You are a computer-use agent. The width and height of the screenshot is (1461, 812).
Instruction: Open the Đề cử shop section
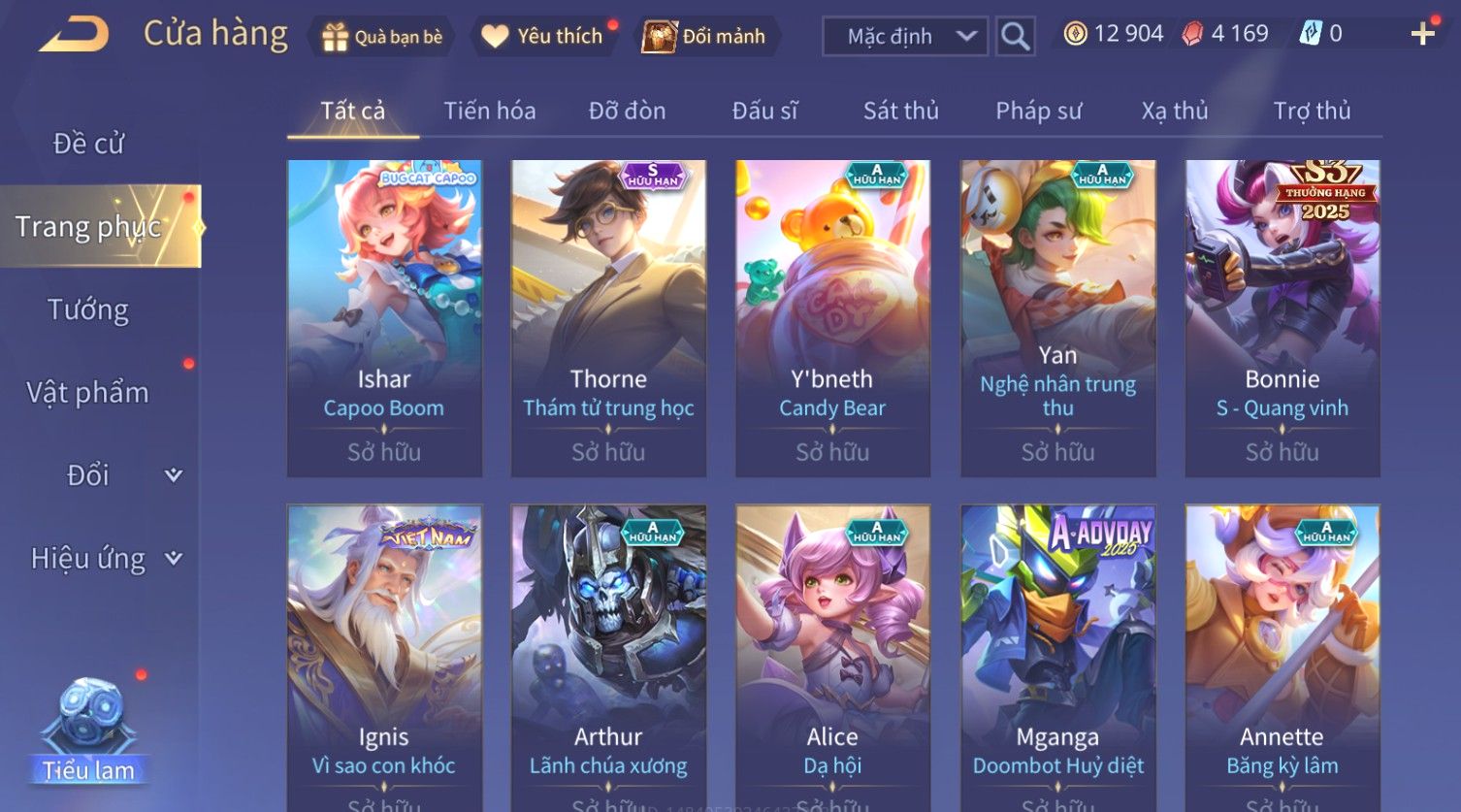[88, 144]
